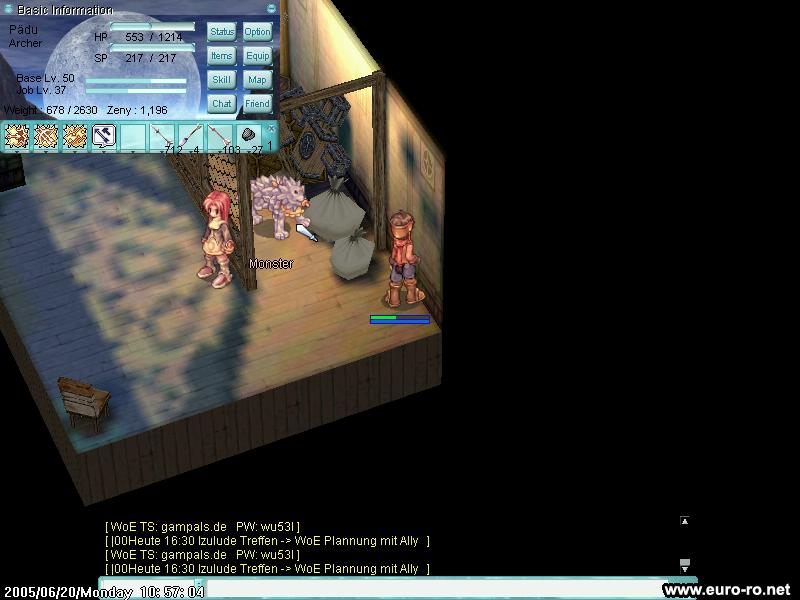Show the Items inventory
Viewport: 800px width, 600px height.
(222, 56)
